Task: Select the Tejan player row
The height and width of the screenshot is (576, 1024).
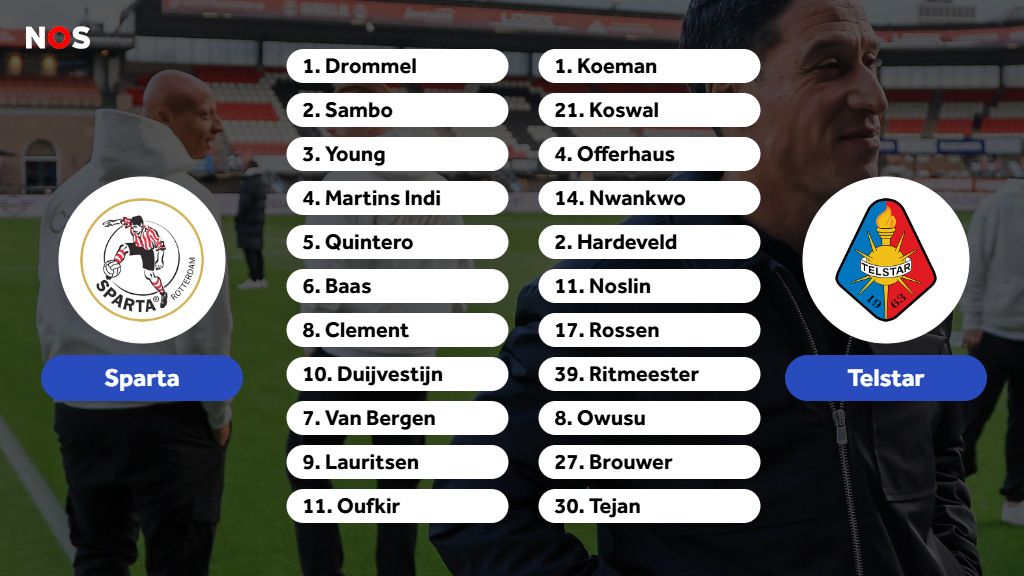Action: pyautogui.click(x=649, y=506)
